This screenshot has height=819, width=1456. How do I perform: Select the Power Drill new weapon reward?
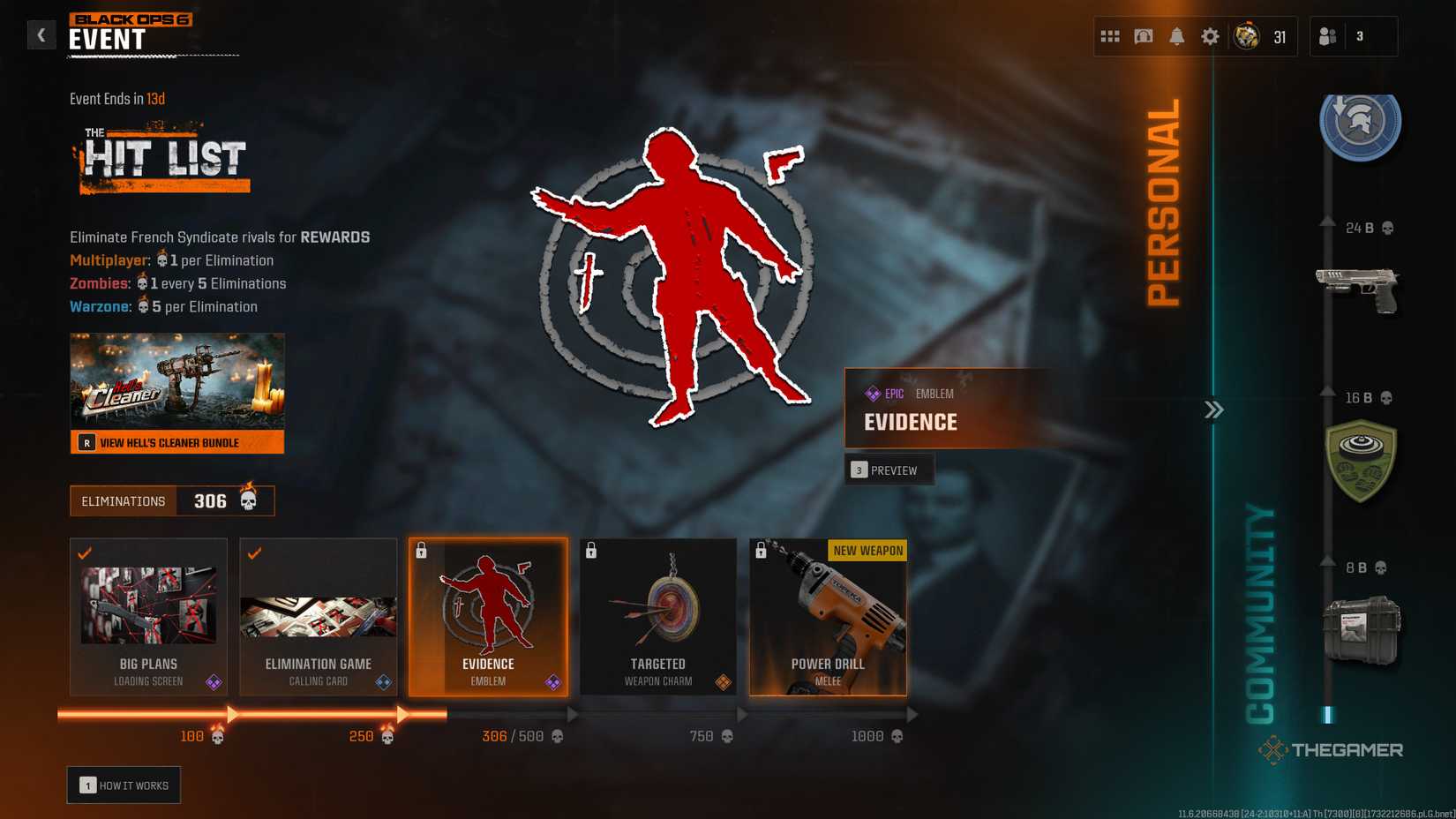[x=827, y=616]
